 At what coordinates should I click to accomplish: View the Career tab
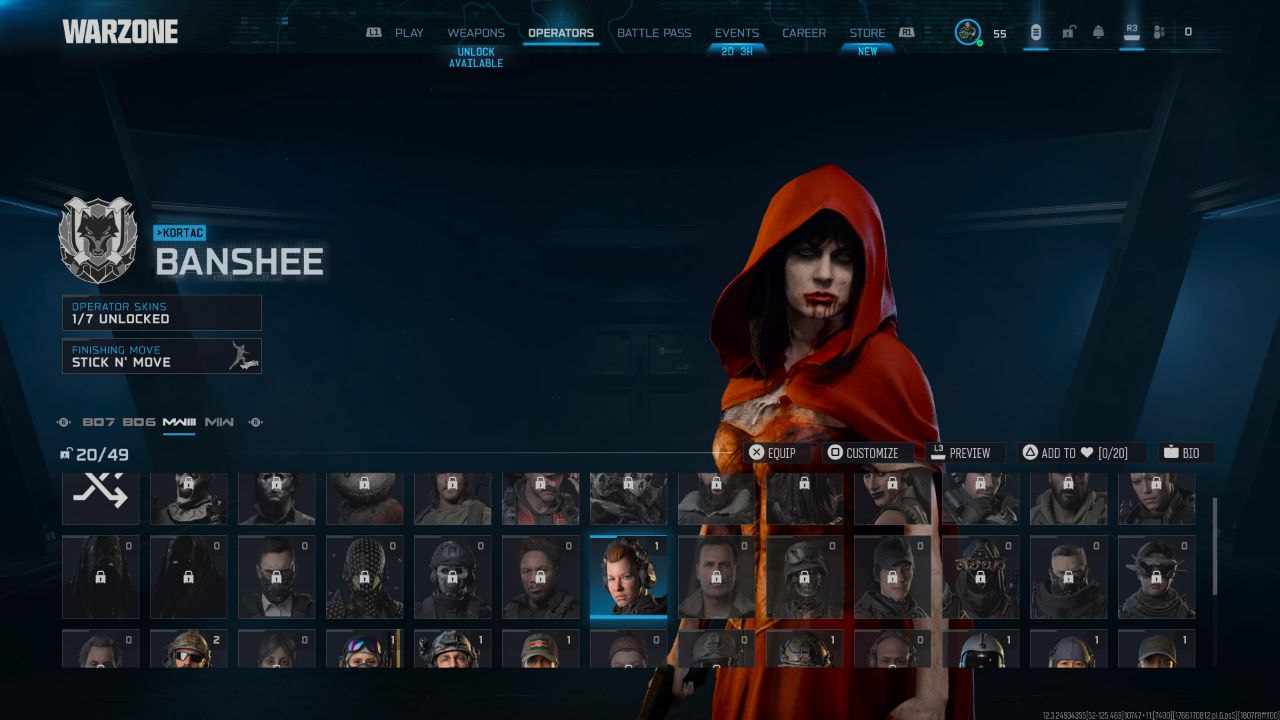pyautogui.click(x=804, y=33)
